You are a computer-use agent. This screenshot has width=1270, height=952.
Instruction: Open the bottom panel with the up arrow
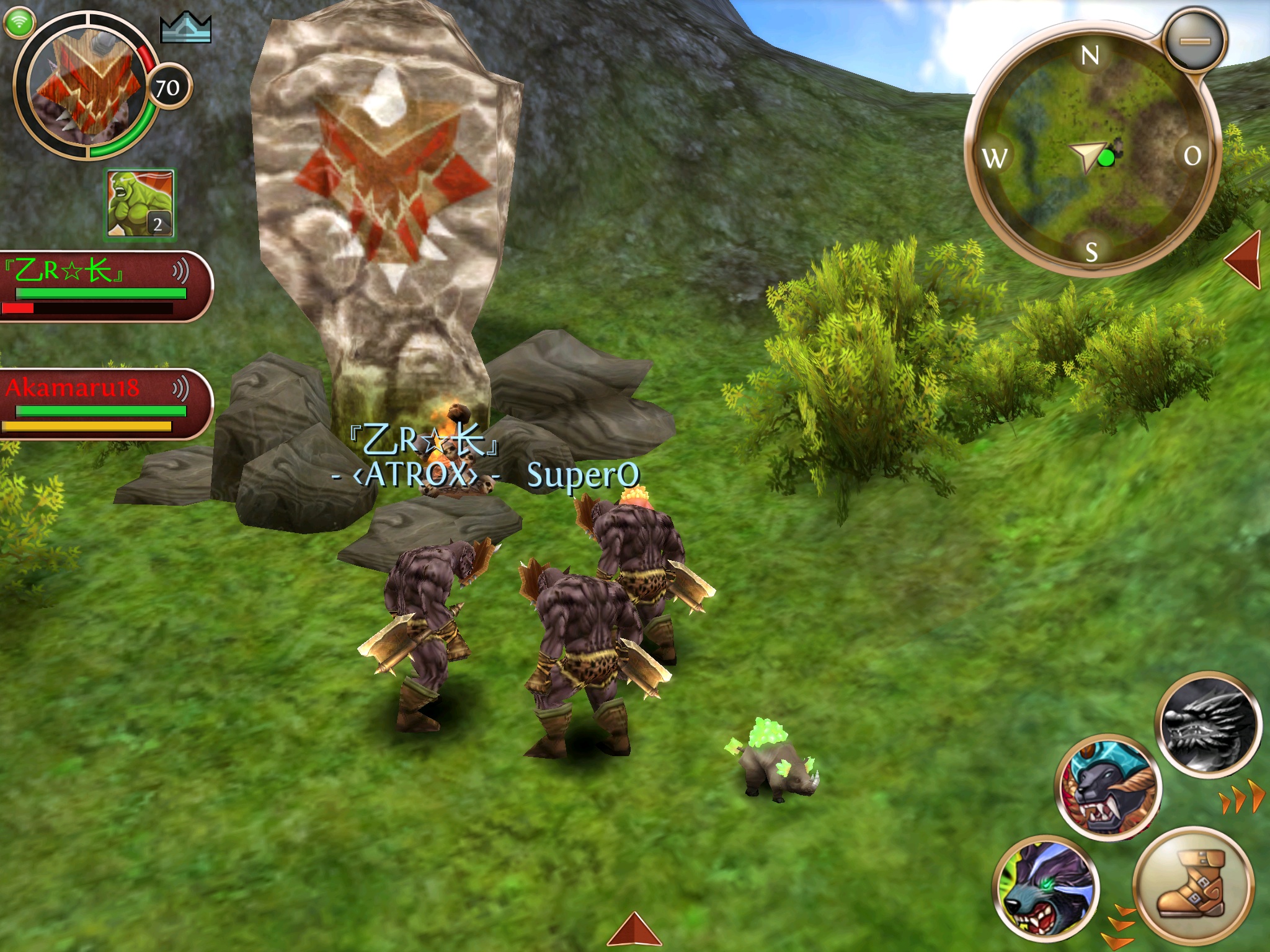click(x=634, y=930)
